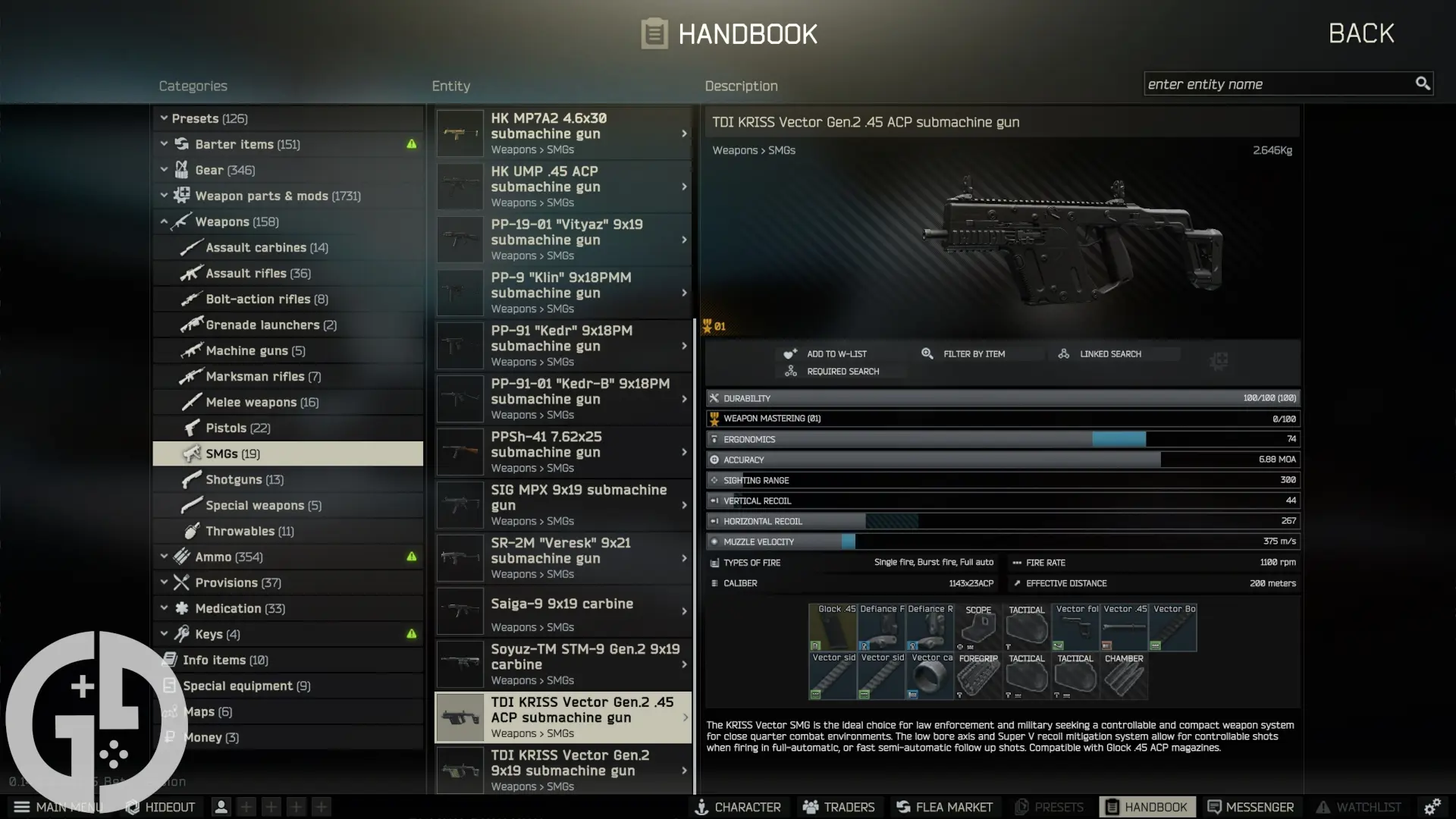Click the Ergonomics progress bar

tap(1001, 439)
